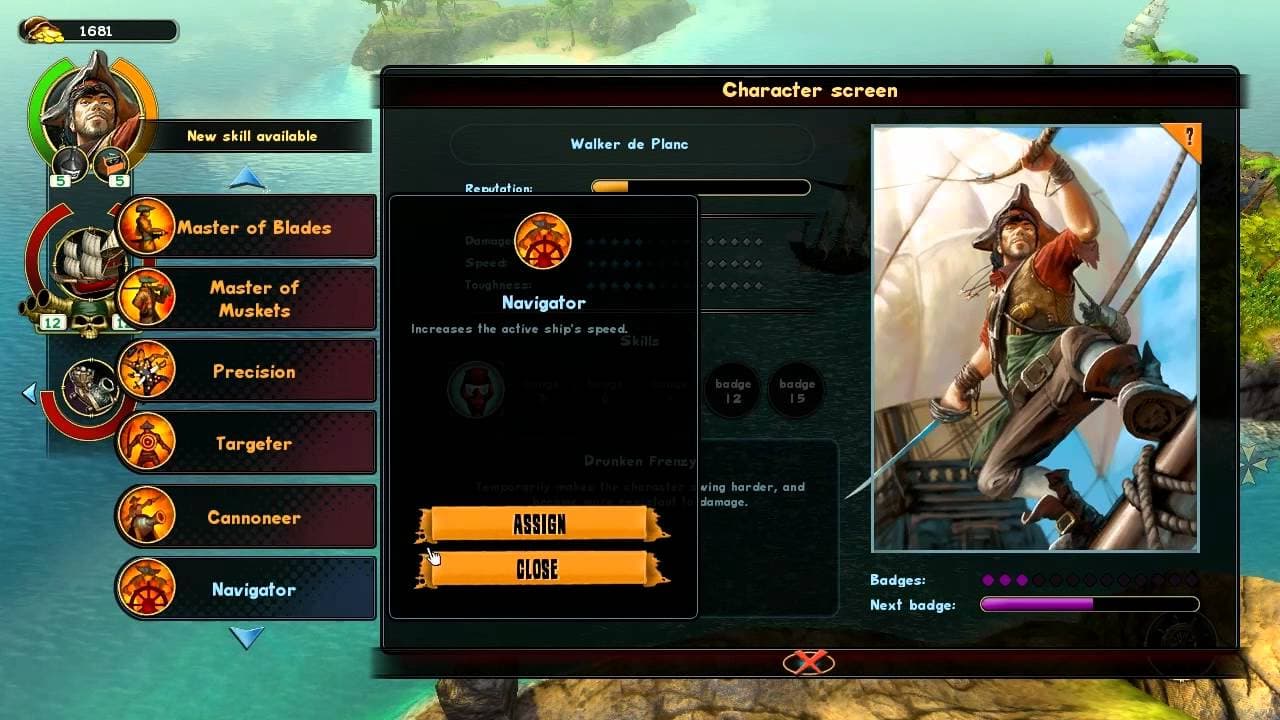Select the Navigator ship wheel icon
This screenshot has height=720, width=1280.
click(148, 588)
